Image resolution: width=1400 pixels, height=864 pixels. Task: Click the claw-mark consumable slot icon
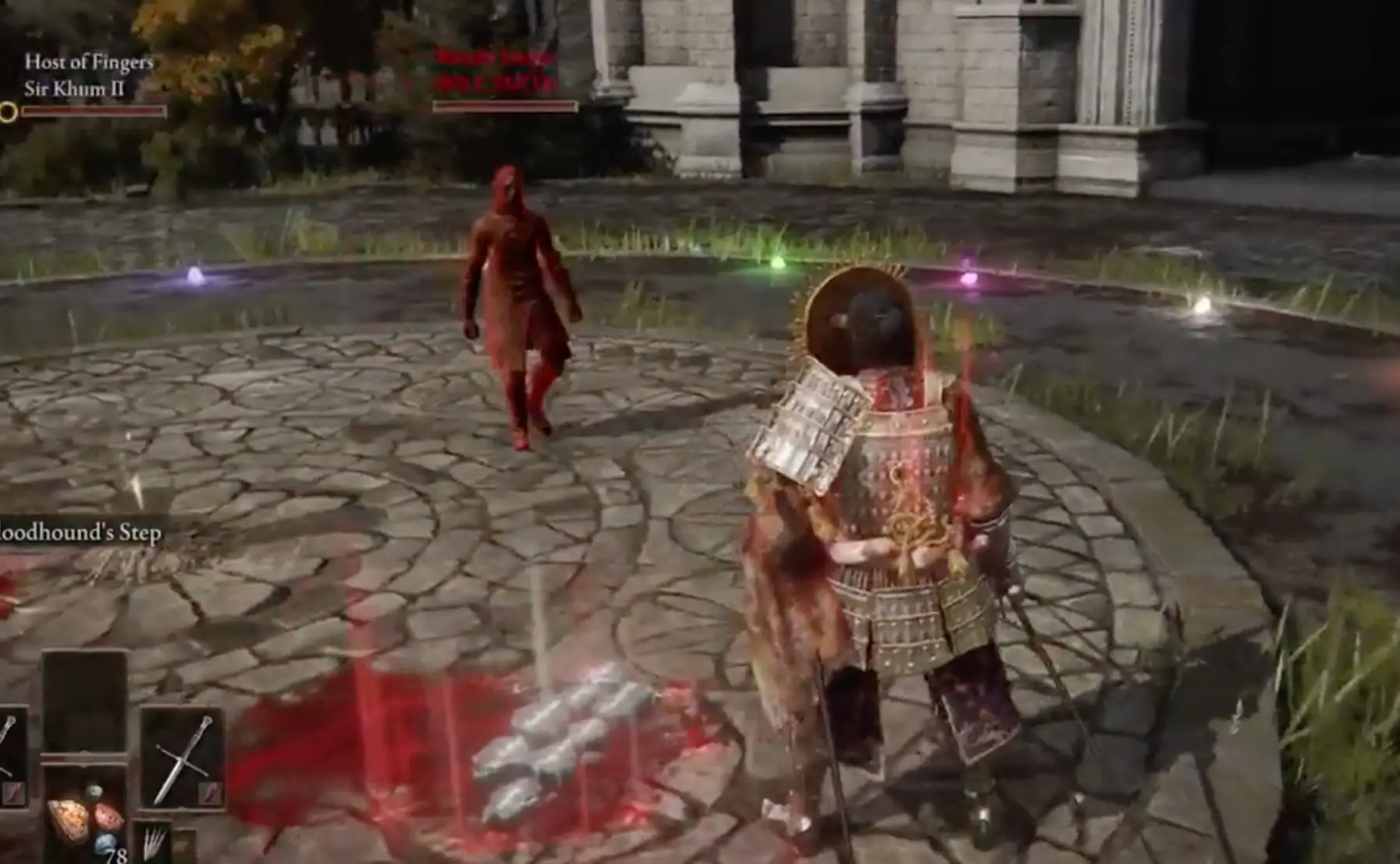155,842
